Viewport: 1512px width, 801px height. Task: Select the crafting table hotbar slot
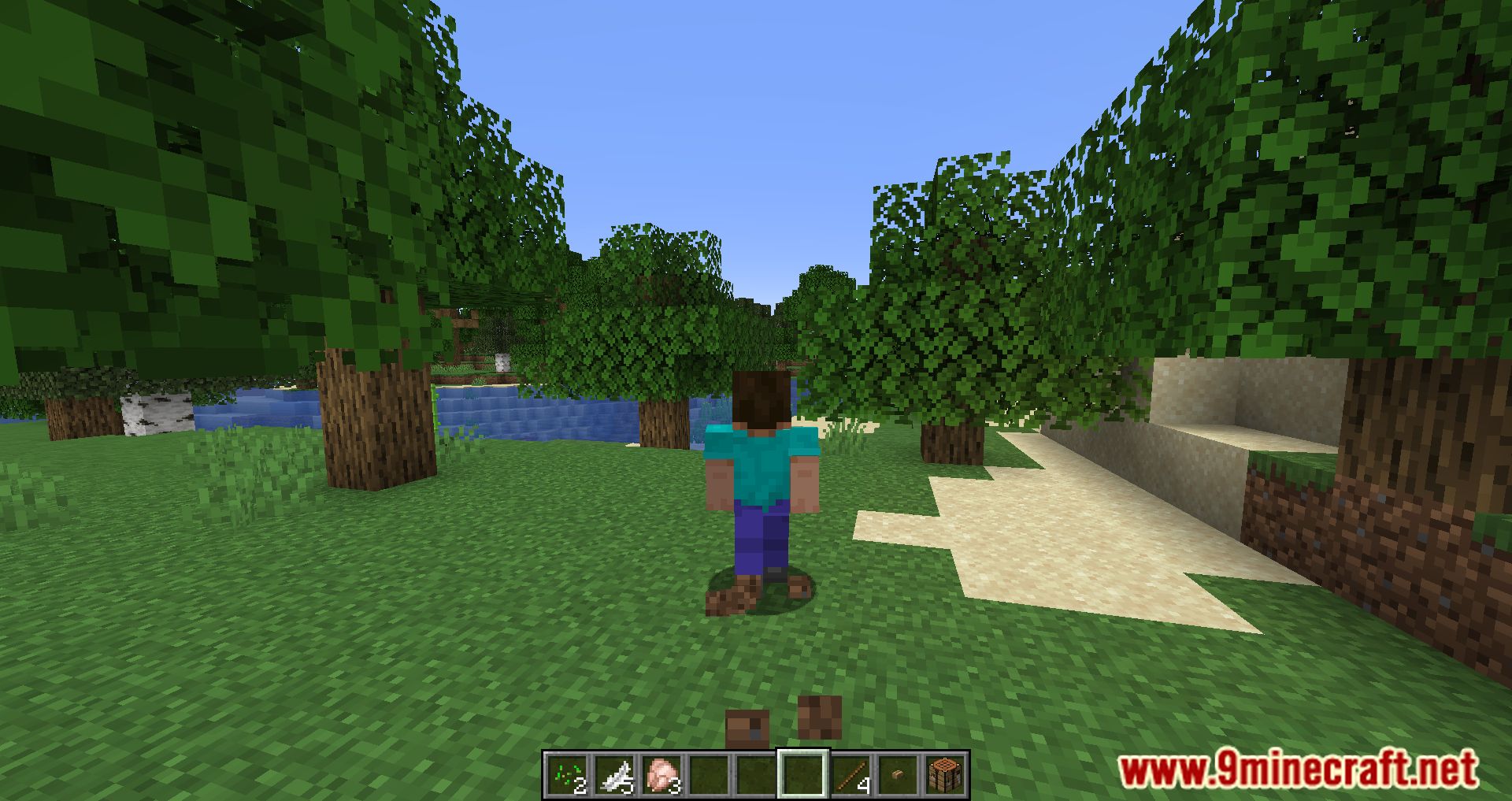944,774
